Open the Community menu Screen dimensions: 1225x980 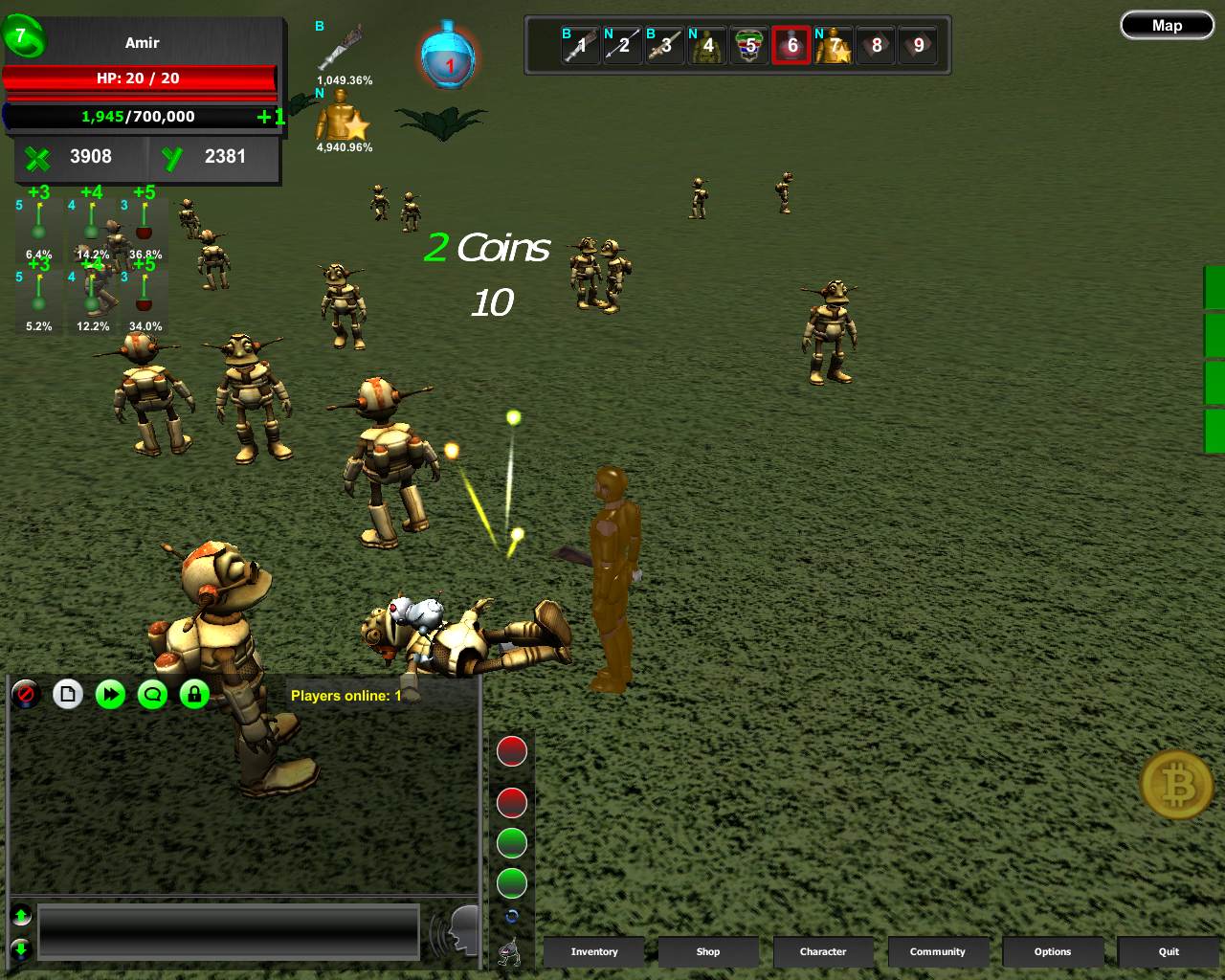tap(939, 952)
